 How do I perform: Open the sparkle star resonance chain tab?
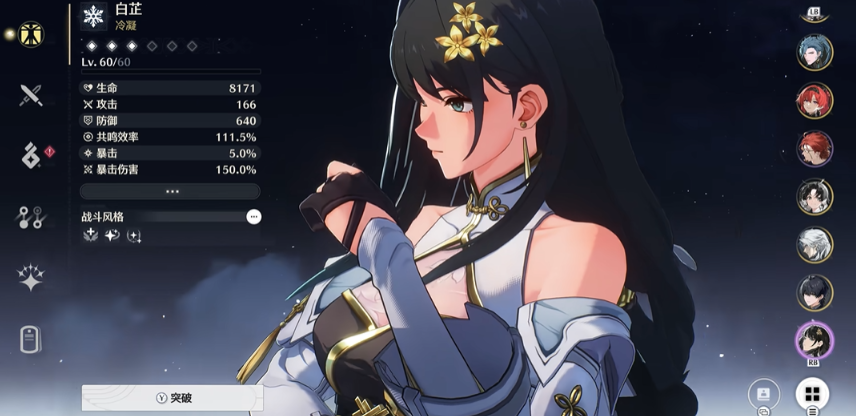pos(31,278)
